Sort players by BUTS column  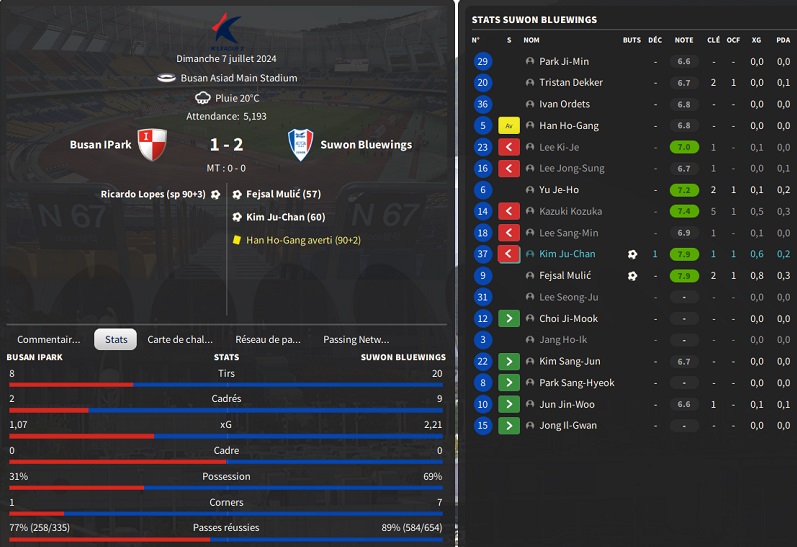(x=631, y=40)
